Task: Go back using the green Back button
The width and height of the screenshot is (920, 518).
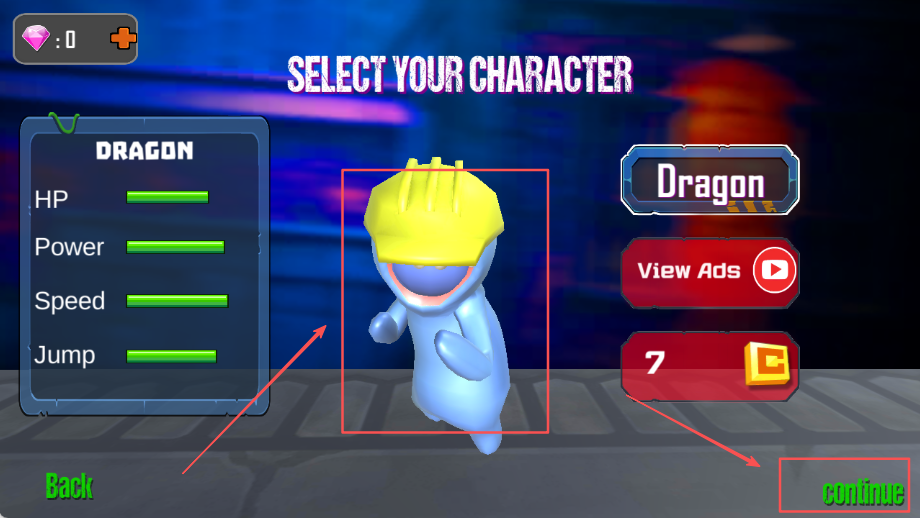Action: tap(68, 487)
